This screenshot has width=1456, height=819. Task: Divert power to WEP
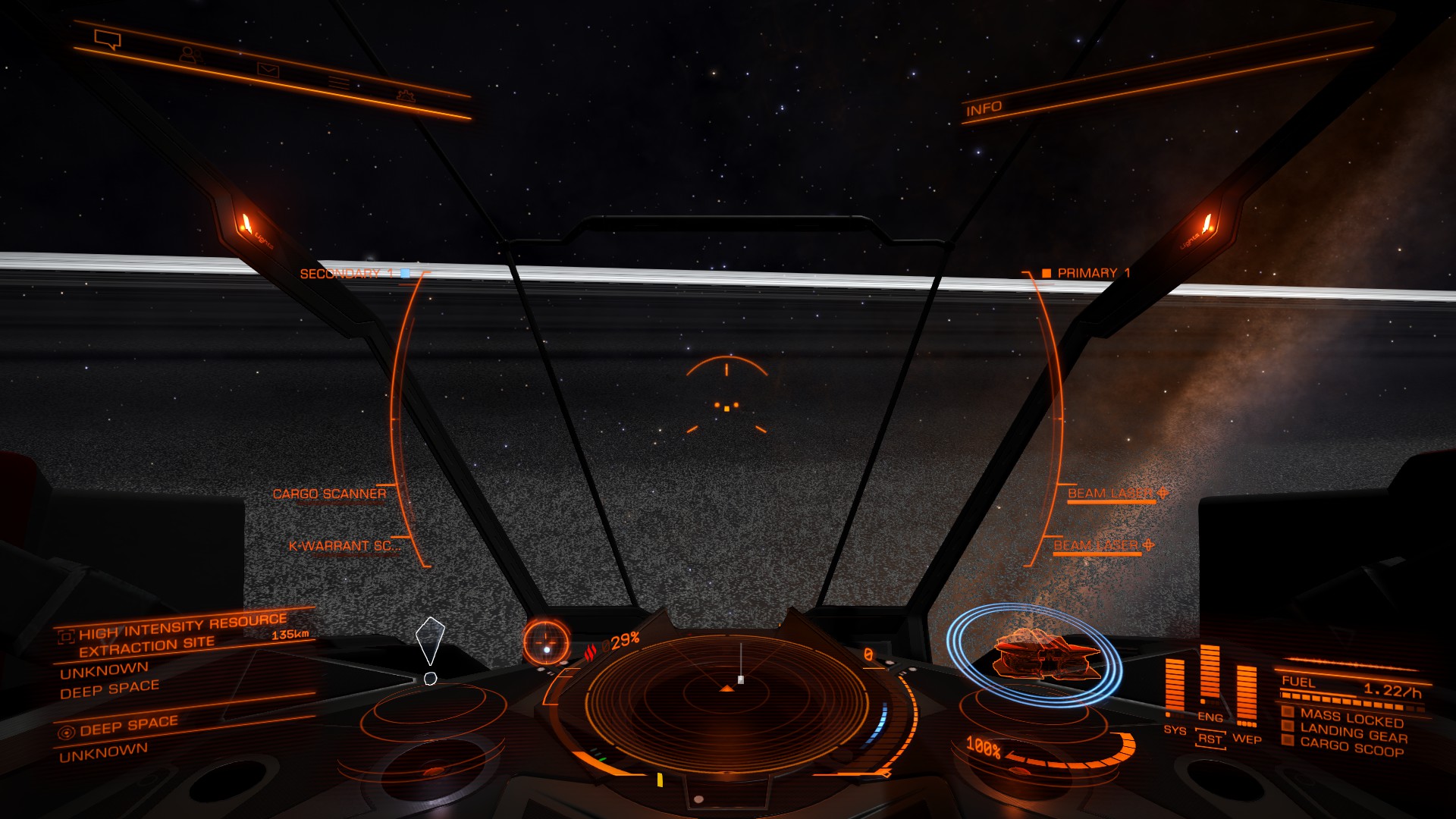(1247, 739)
